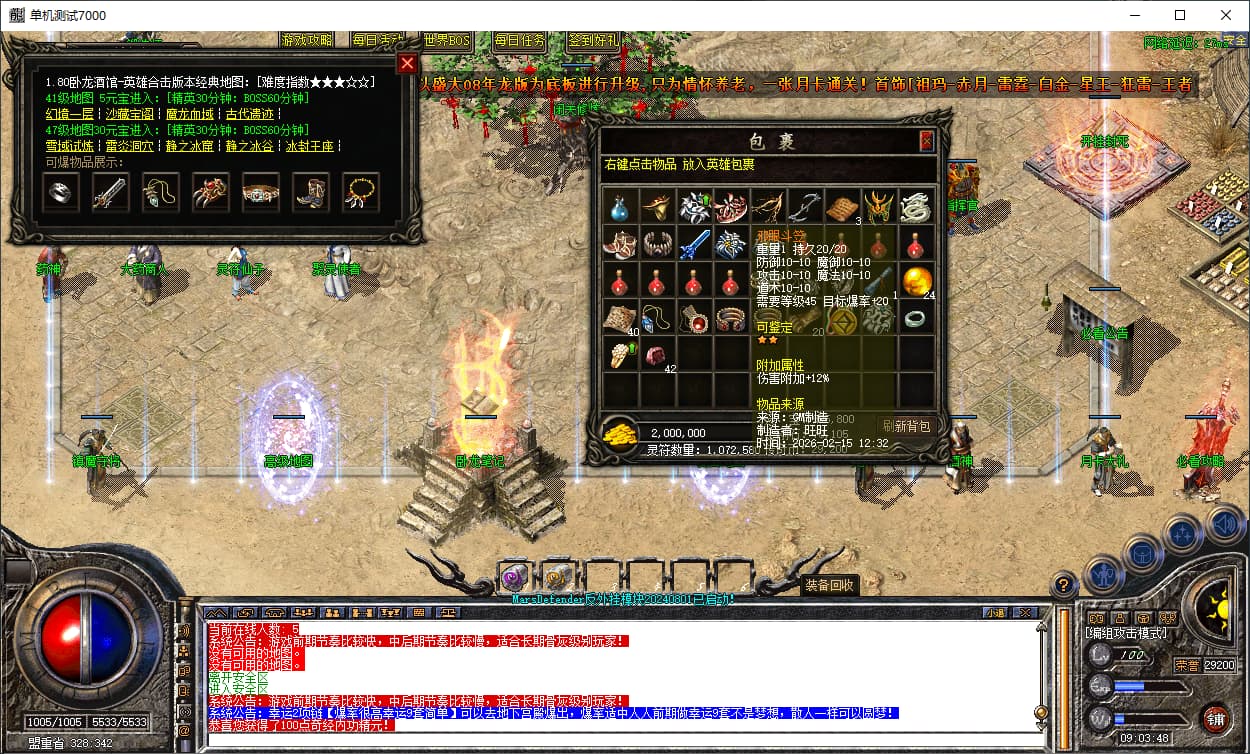Teleport to 冰封王座 via its link
The width and height of the screenshot is (1250, 754).
[x=309, y=146]
